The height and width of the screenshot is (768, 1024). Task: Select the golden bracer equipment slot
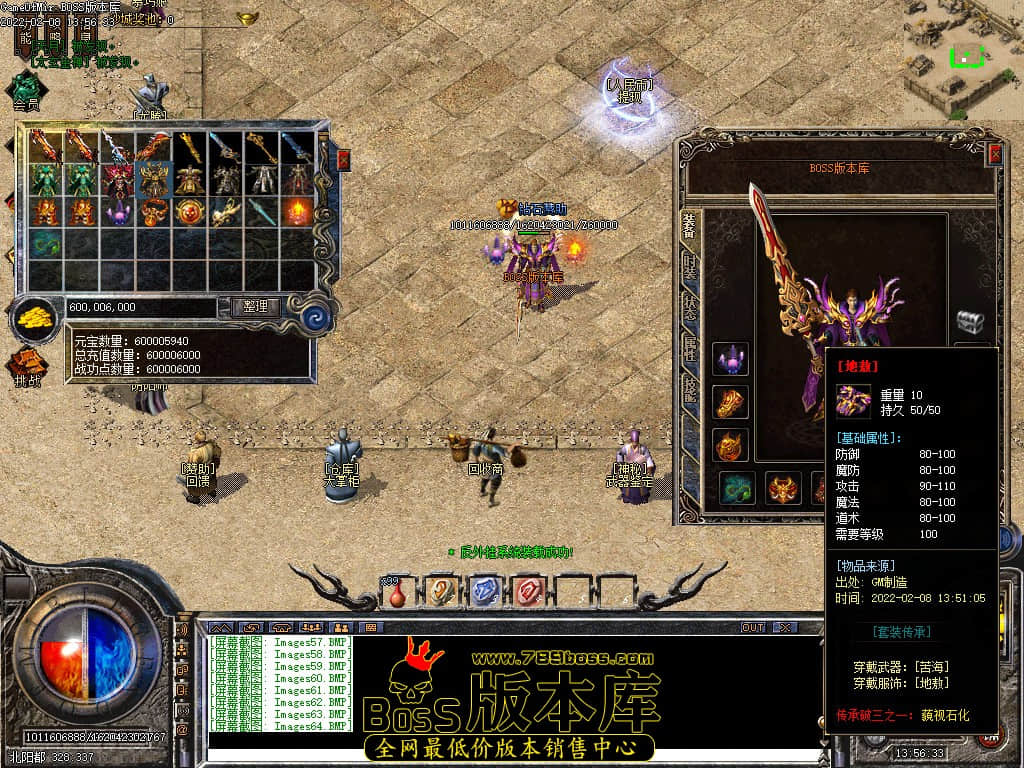(x=730, y=402)
